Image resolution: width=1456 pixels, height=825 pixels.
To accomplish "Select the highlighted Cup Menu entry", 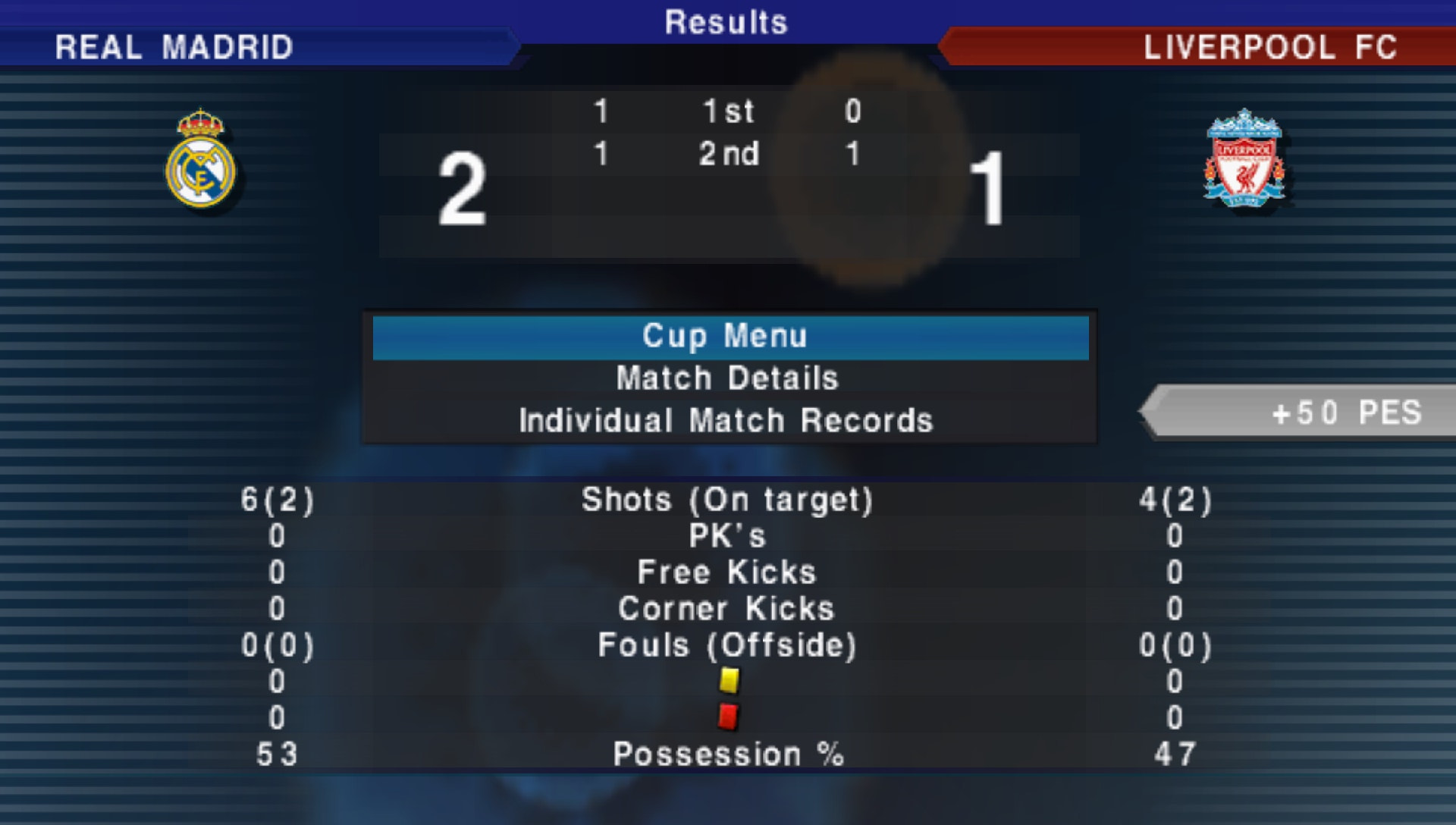I will 726,335.
